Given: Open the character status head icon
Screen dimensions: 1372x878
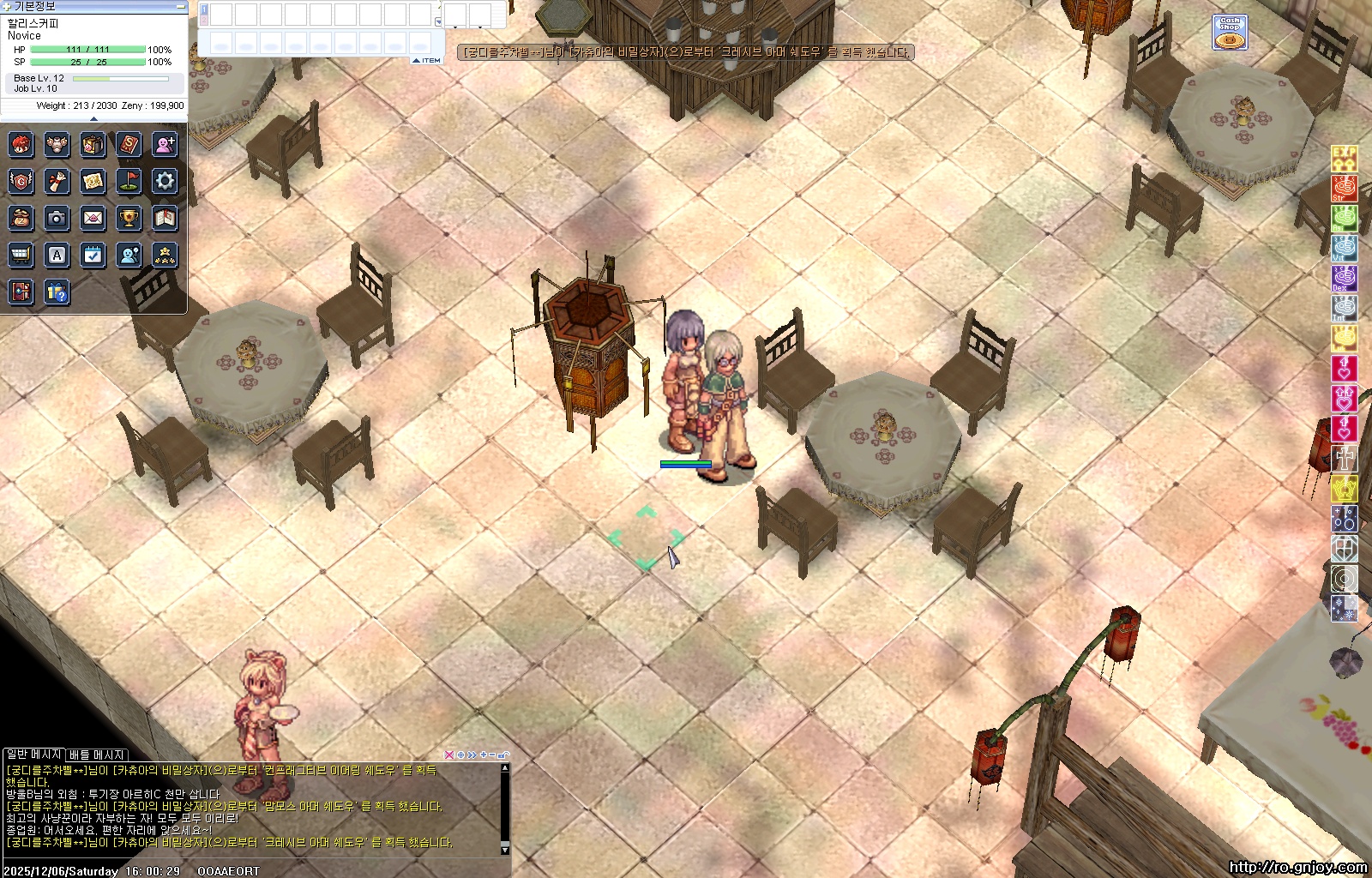Looking at the screenshot, I should (x=21, y=144).
